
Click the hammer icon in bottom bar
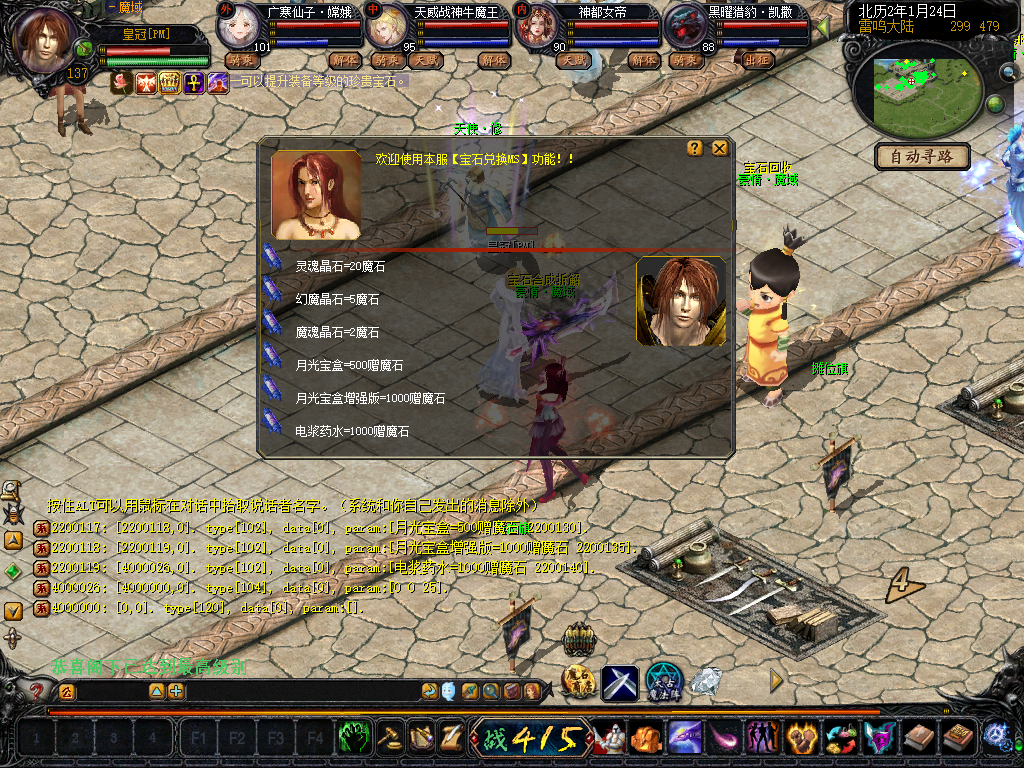[387, 739]
